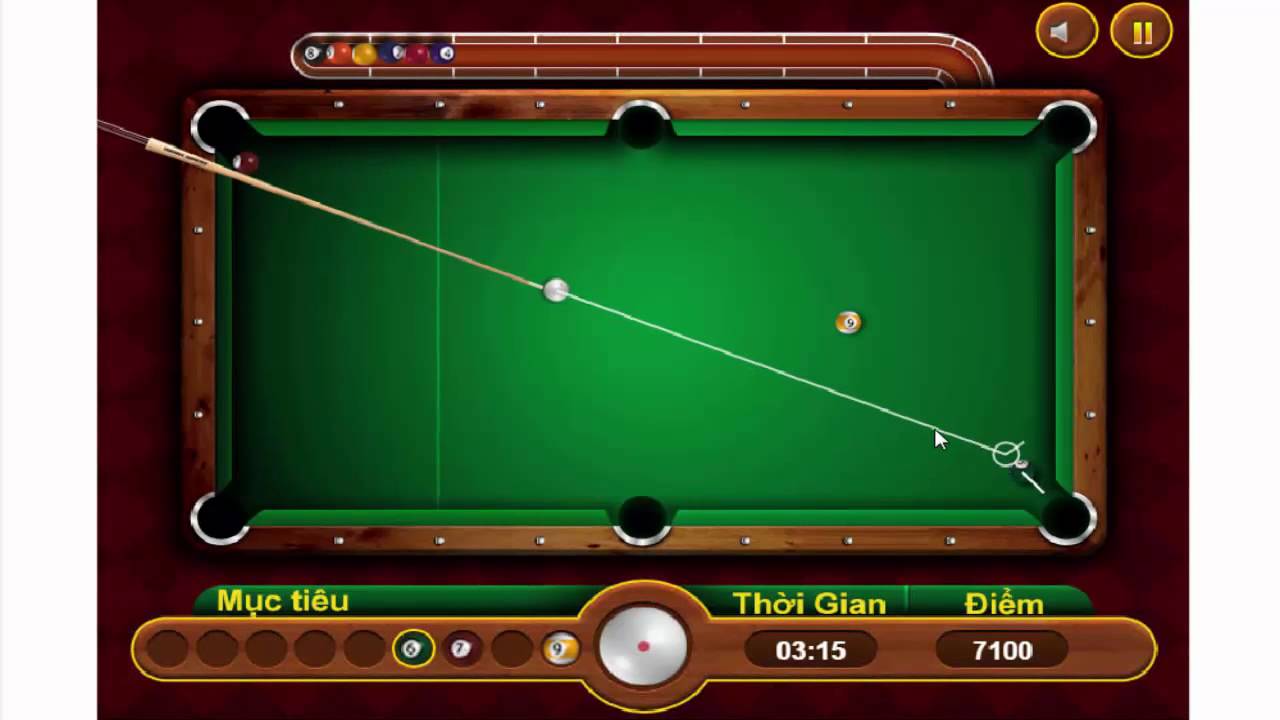The height and width of the screenshot is (720, 1280).
Task: Pause the game
Action: coord(1140,31)
